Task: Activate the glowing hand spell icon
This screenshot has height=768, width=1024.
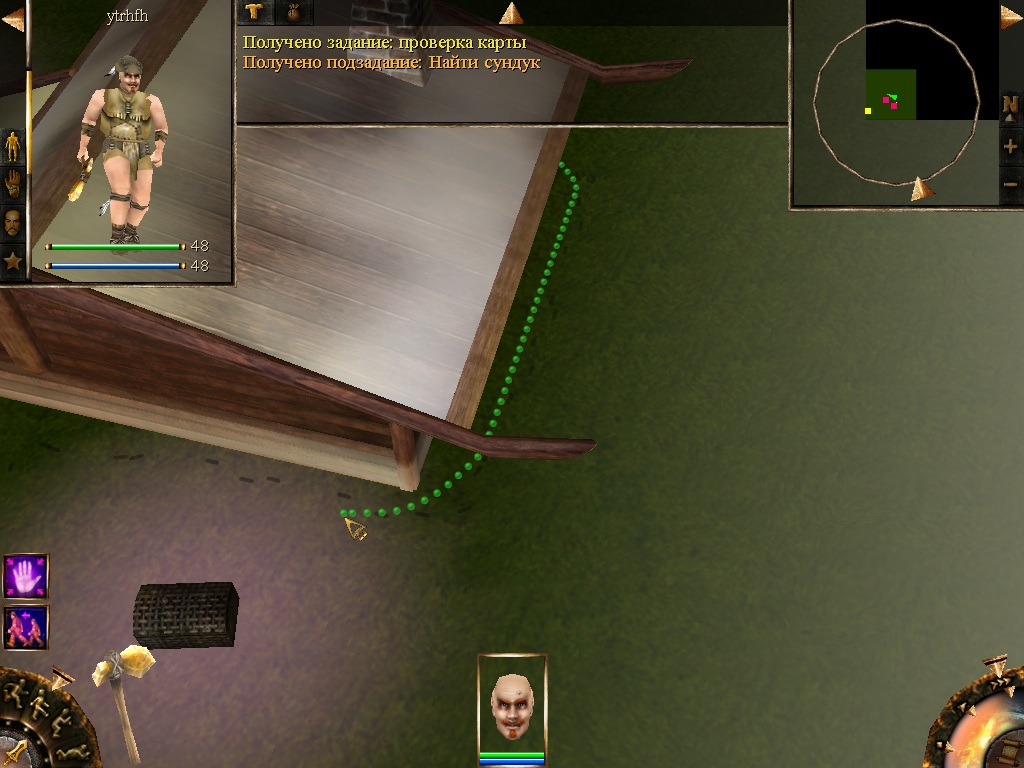Action: pos(25,577)
